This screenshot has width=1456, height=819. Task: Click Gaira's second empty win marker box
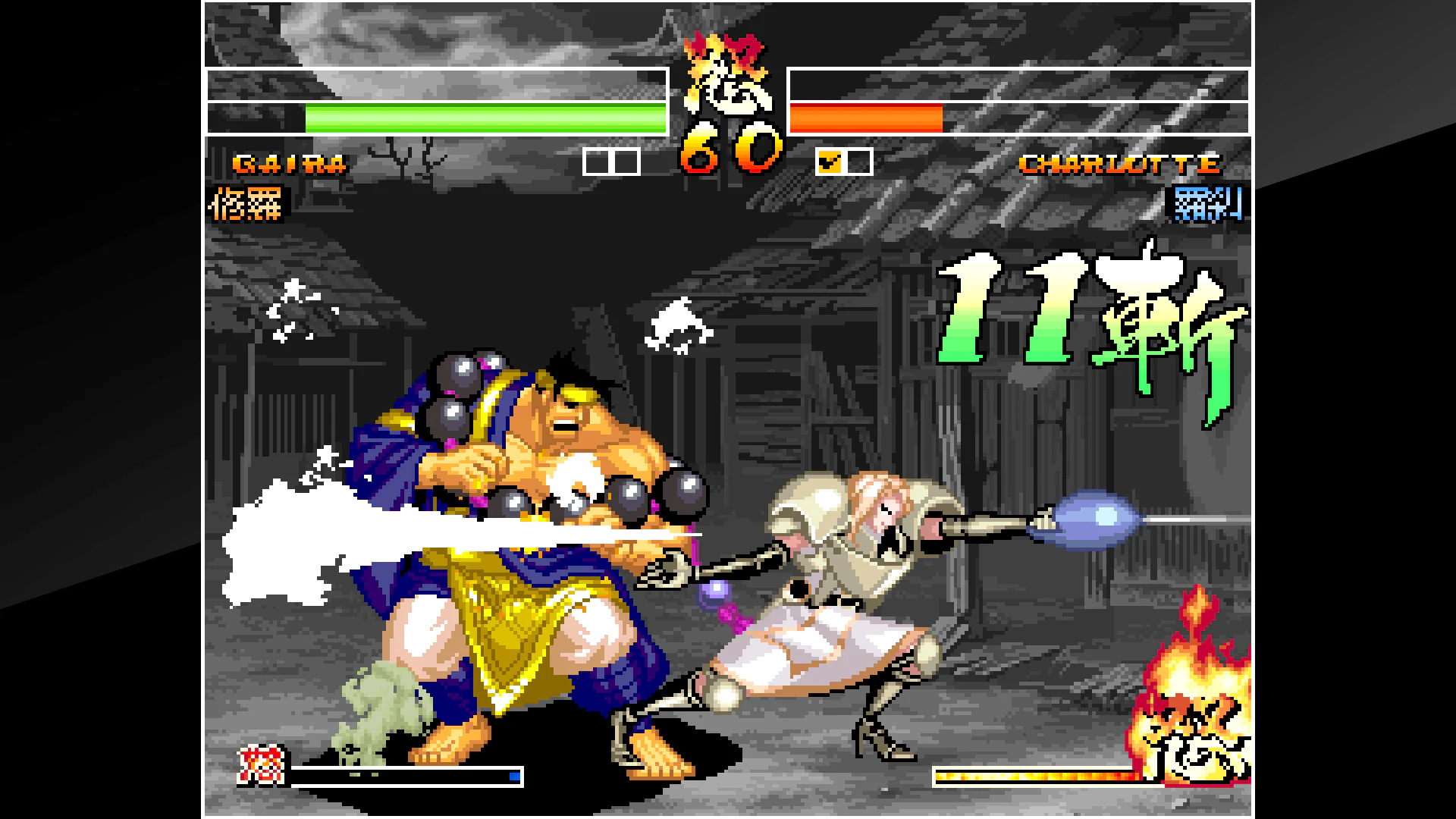coord(623,162)
